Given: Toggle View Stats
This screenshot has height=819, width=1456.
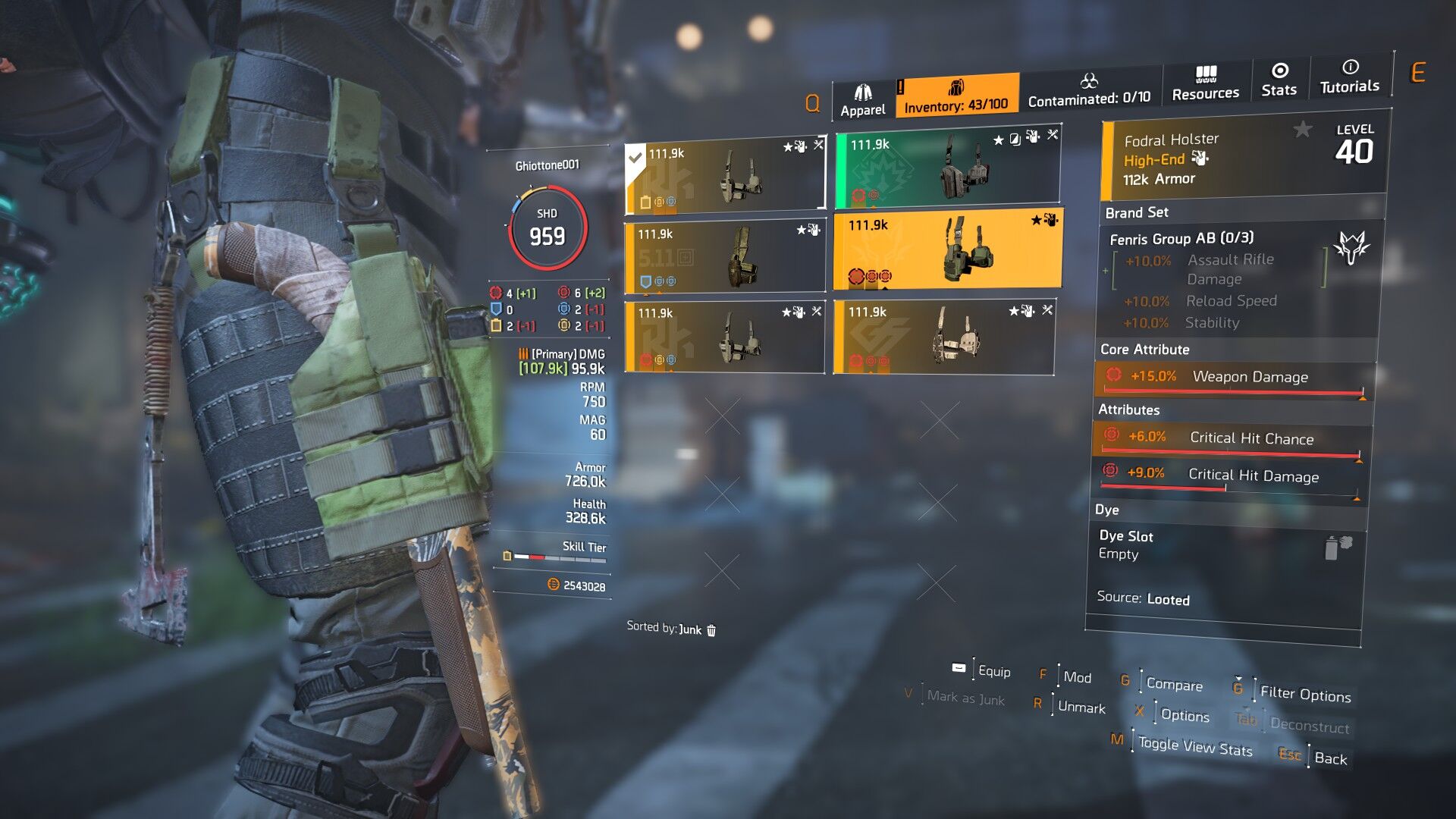Looking at the screenshot, I should (1195, 747).
